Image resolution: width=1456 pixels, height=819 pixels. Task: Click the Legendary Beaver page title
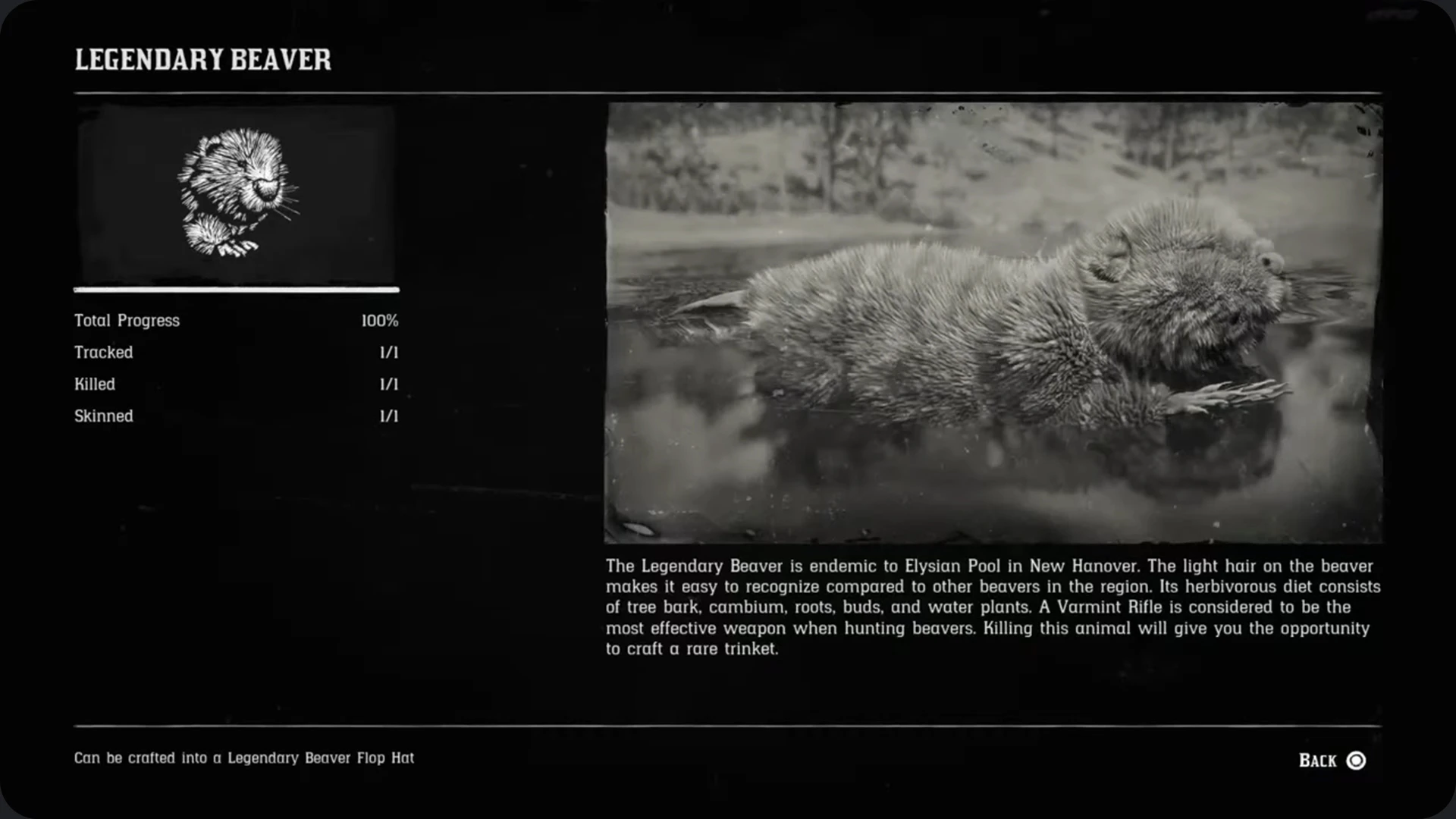[202, 60]
